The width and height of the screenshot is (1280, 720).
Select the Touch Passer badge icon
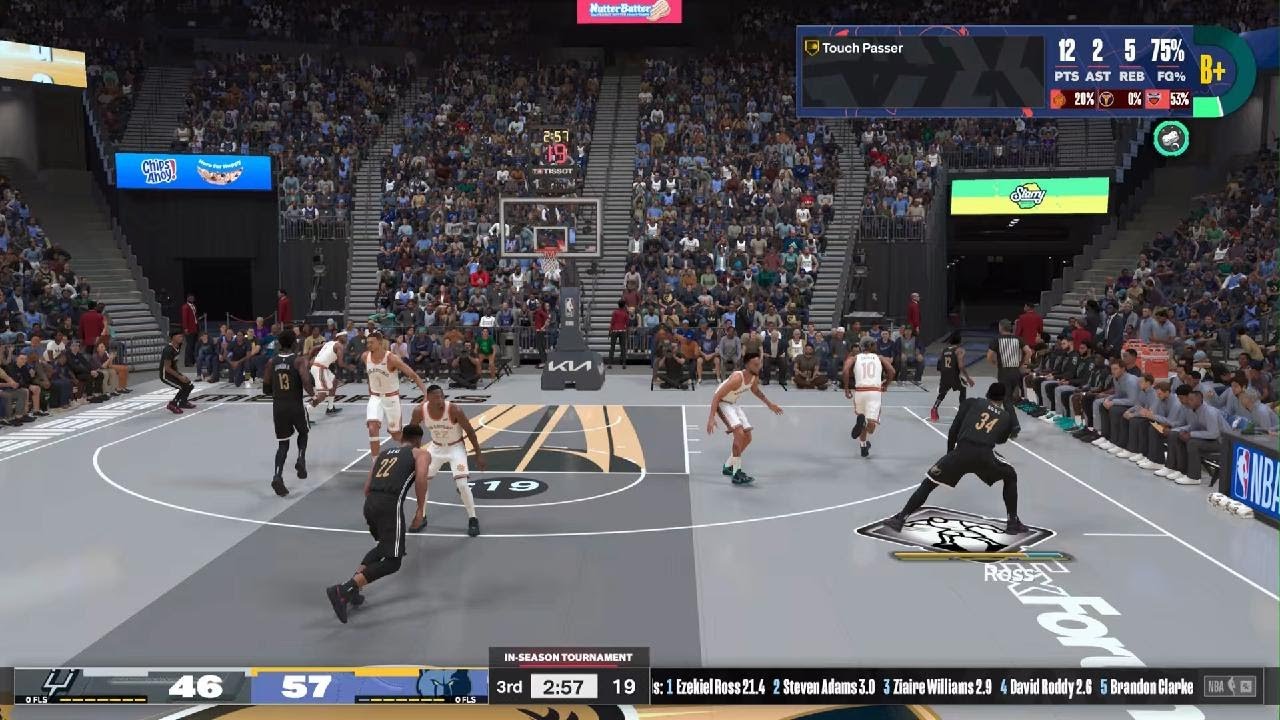[812, 48]
